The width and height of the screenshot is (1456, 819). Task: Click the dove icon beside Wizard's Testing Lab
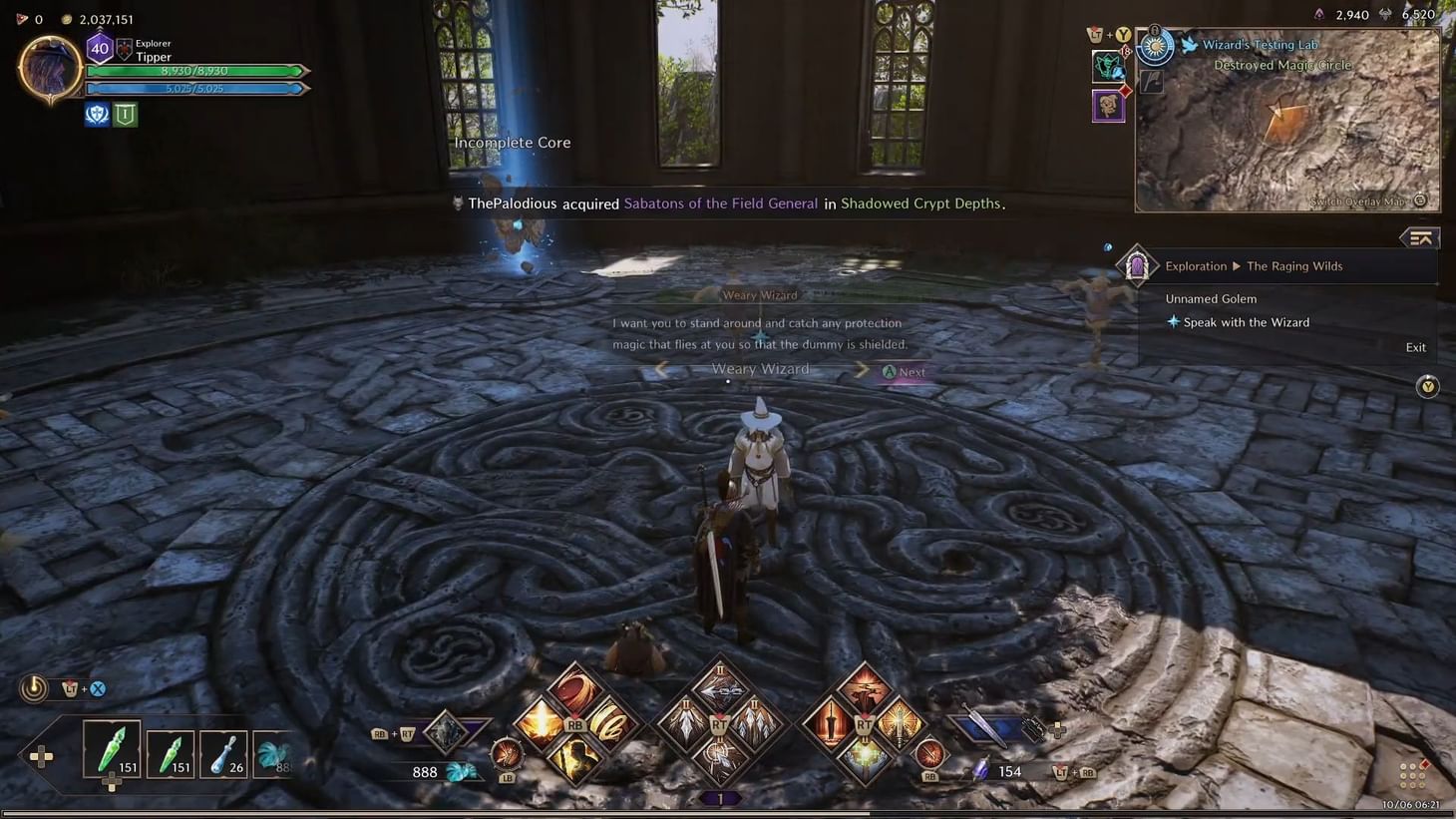point(1187,44)
